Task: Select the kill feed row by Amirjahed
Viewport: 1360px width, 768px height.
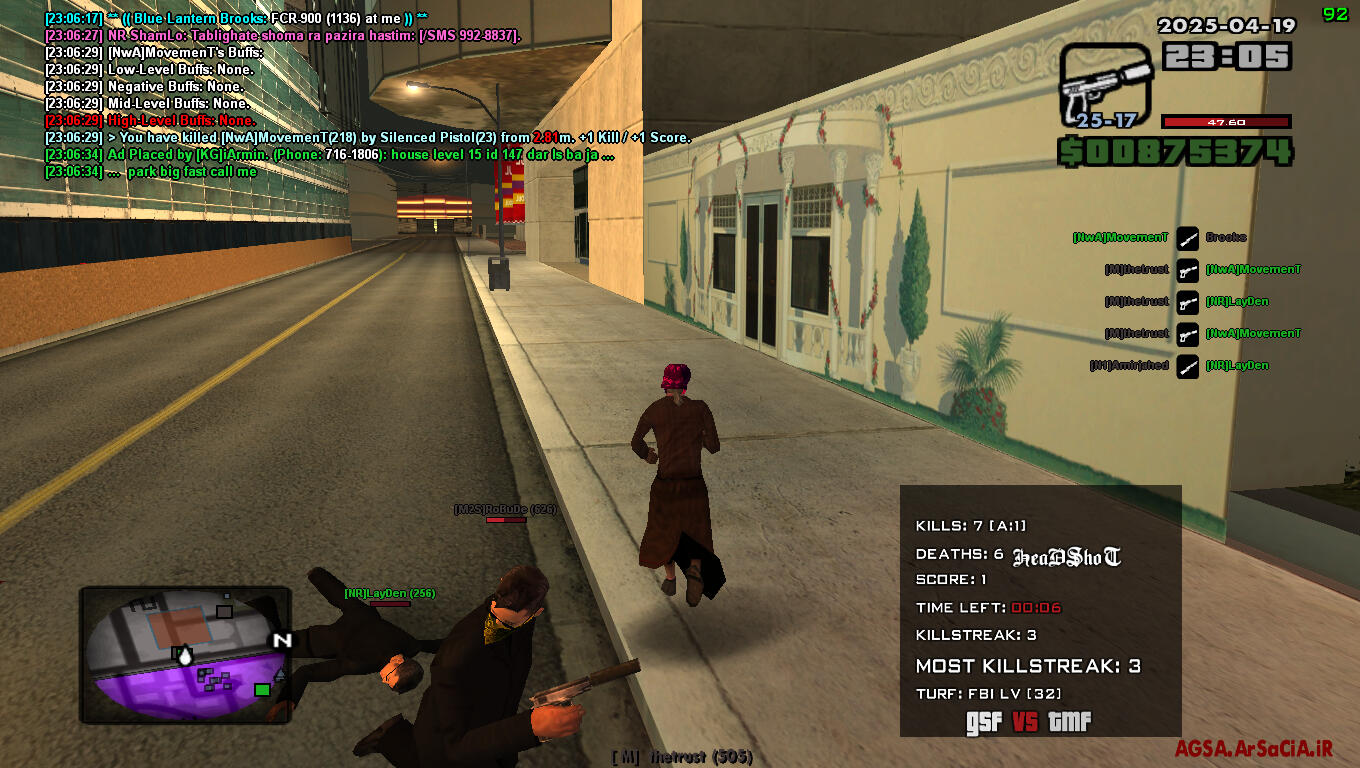Action: tap(1180, 366)
